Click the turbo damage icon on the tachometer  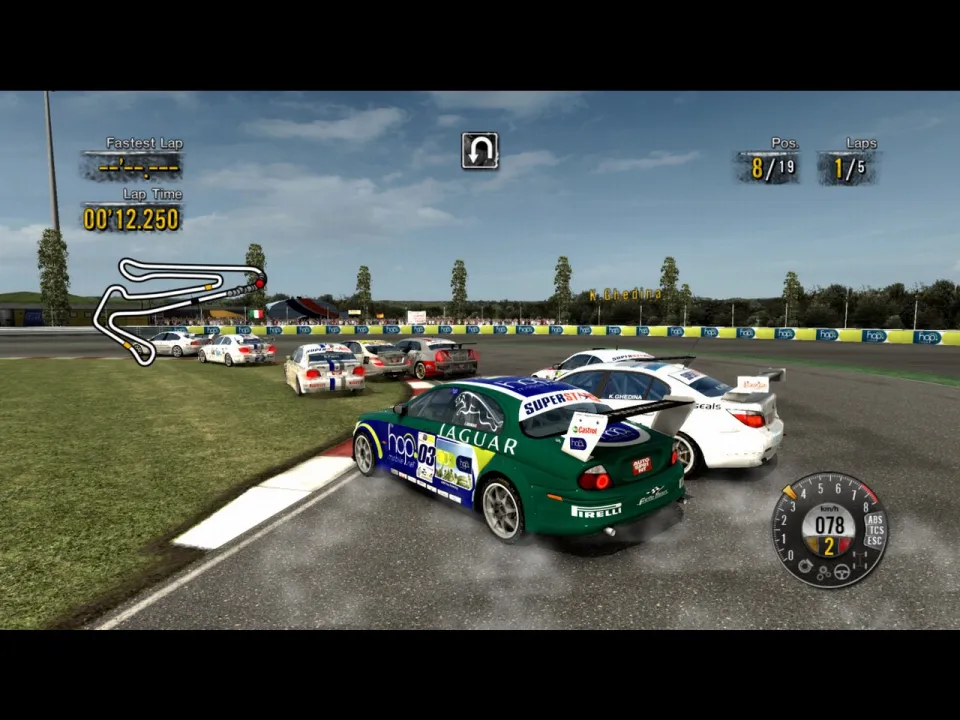click(x=805, y=565)
